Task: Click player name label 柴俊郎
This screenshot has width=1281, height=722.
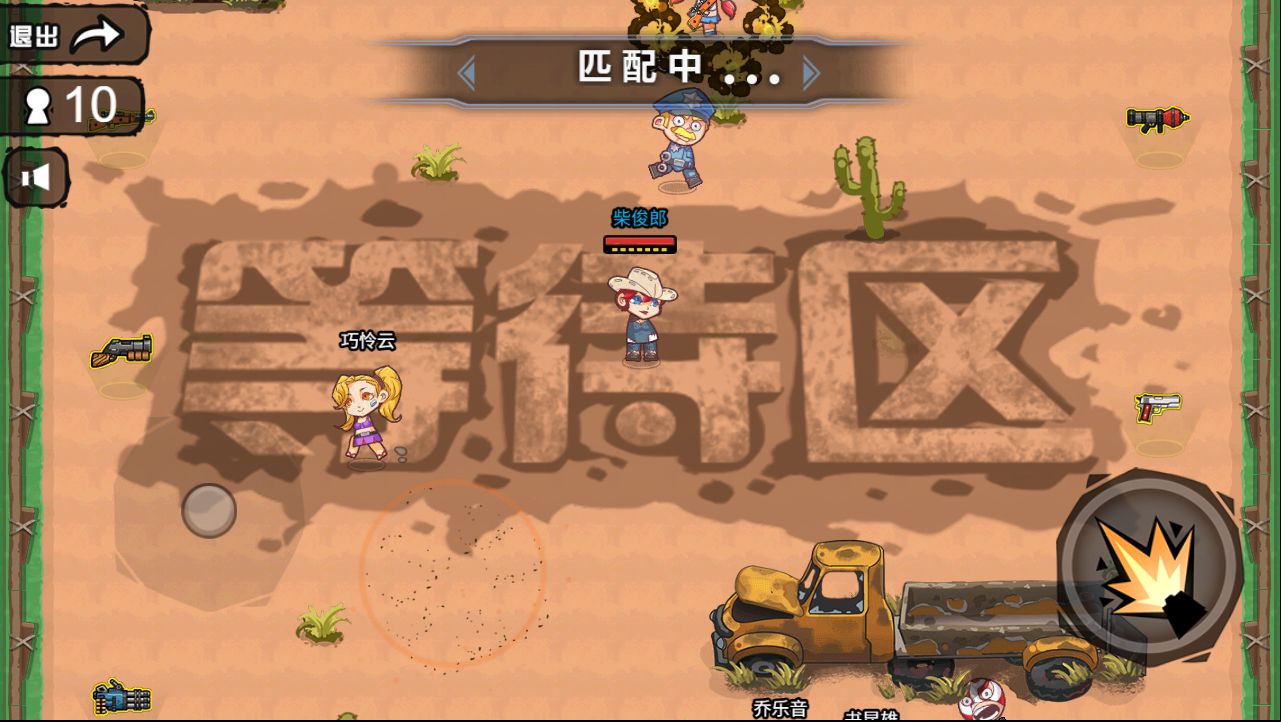Action: coord(640,218)
